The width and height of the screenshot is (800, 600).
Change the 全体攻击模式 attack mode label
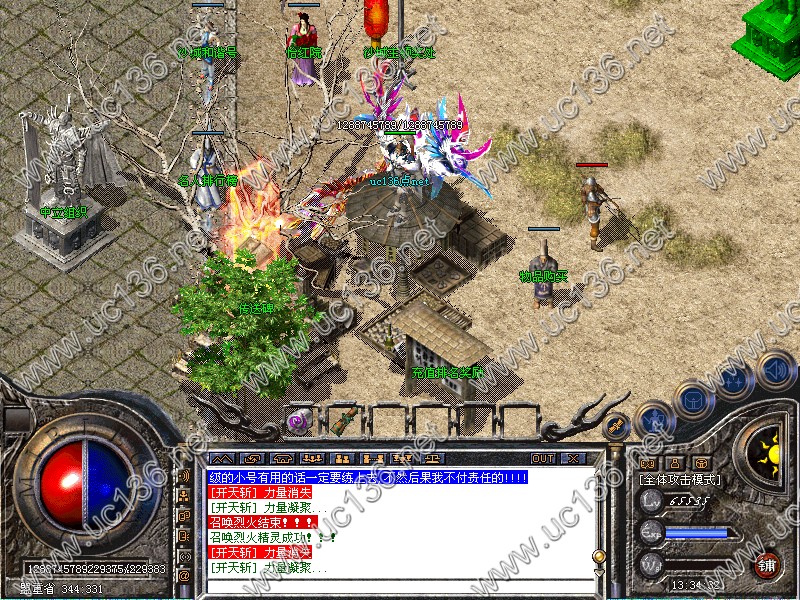tap(678, 480)
